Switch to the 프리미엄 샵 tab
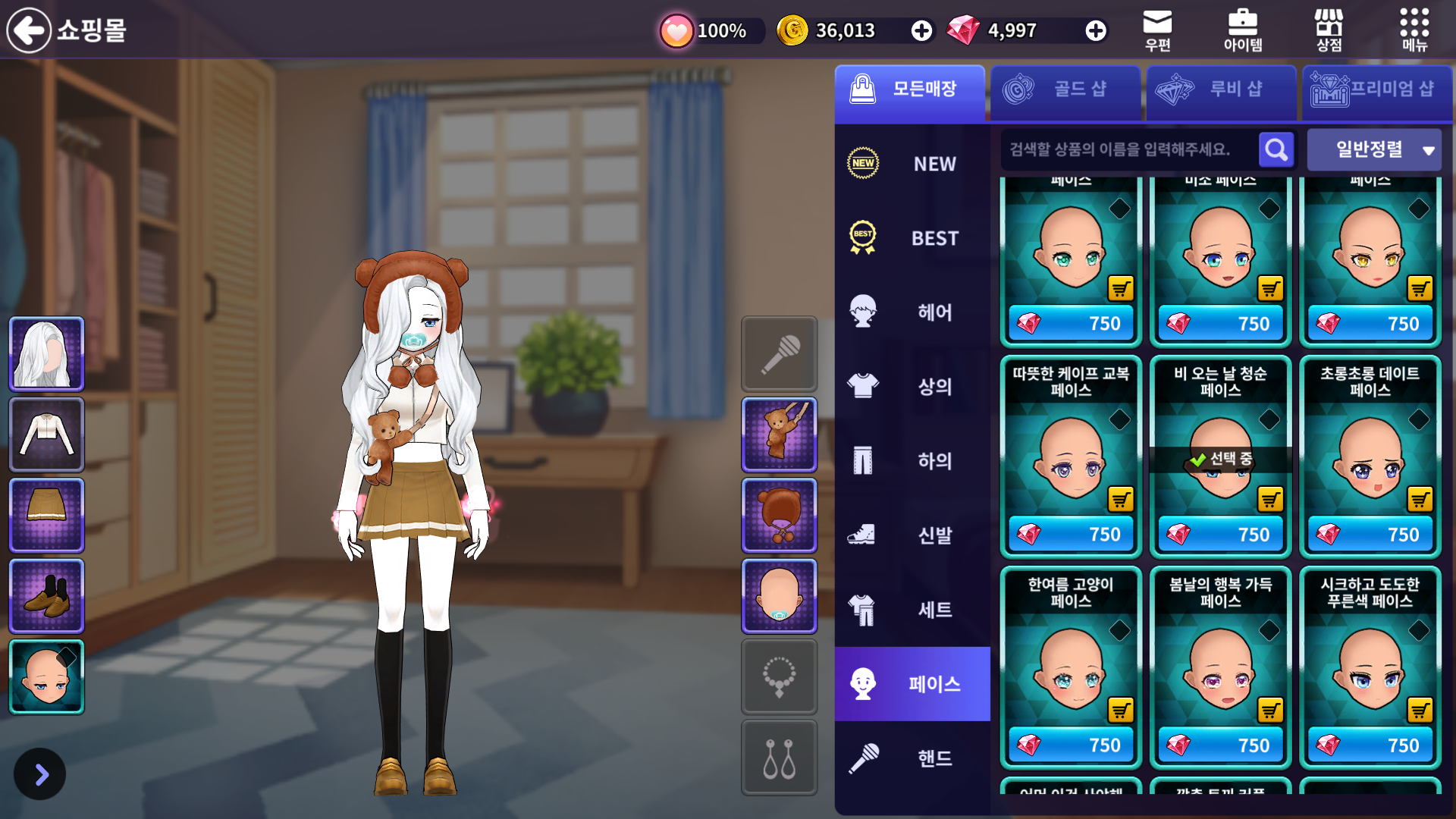Viewport: 1456px width, 819px height. [1376, 89]
